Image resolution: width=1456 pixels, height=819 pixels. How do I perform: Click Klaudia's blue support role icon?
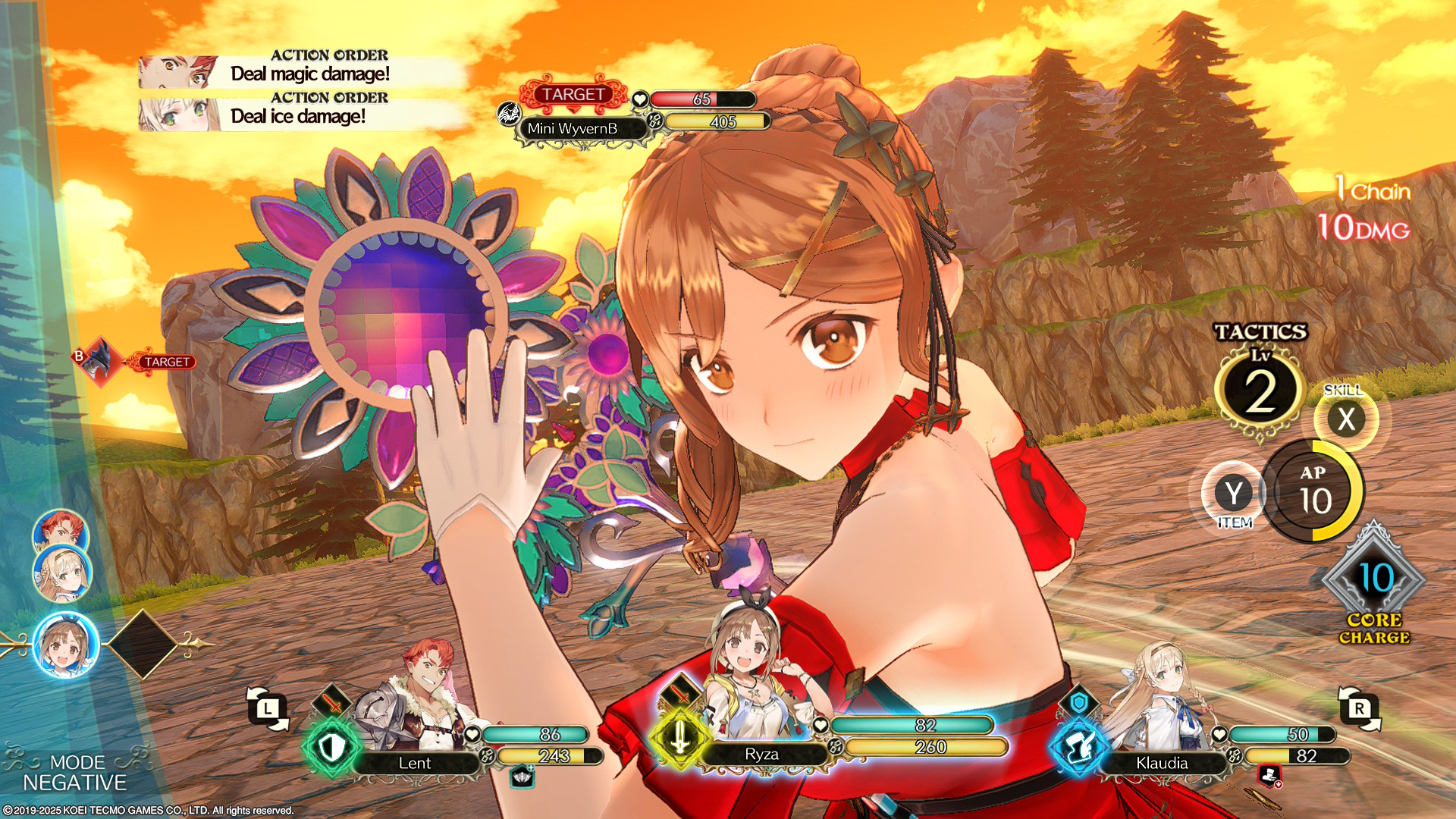coord(1078,748)
